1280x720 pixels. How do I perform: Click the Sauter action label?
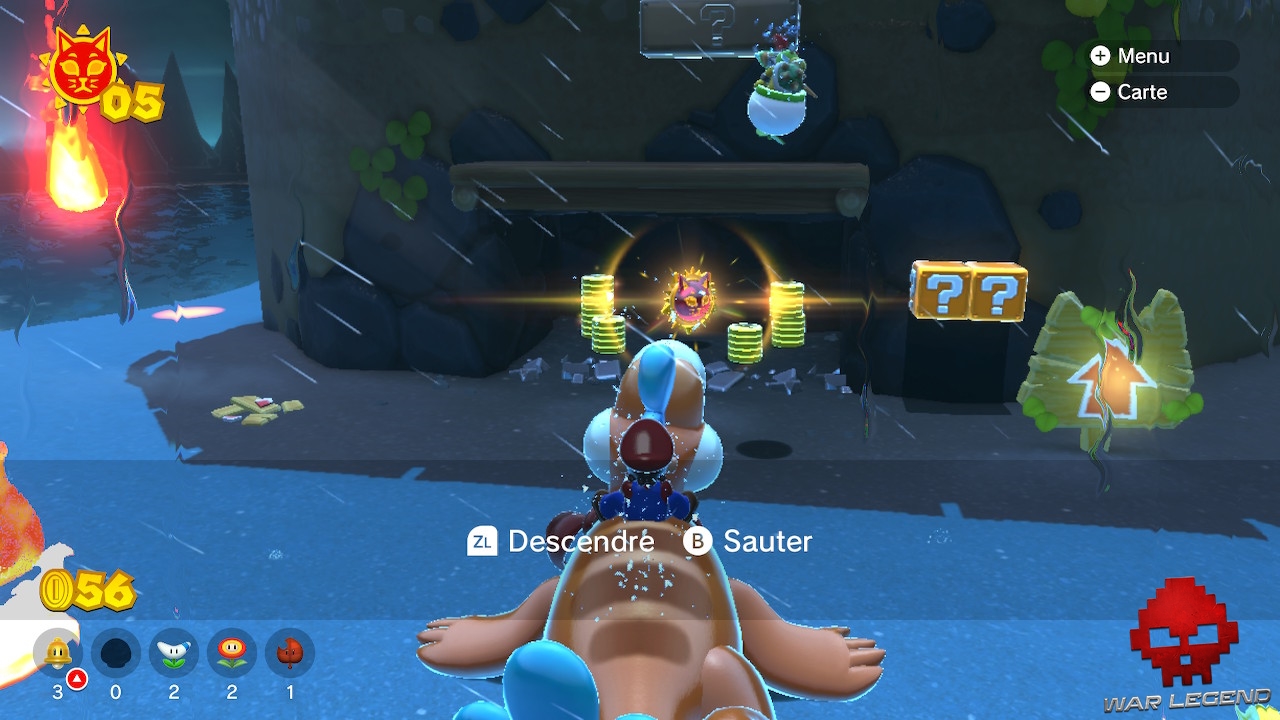pos(769,542)
